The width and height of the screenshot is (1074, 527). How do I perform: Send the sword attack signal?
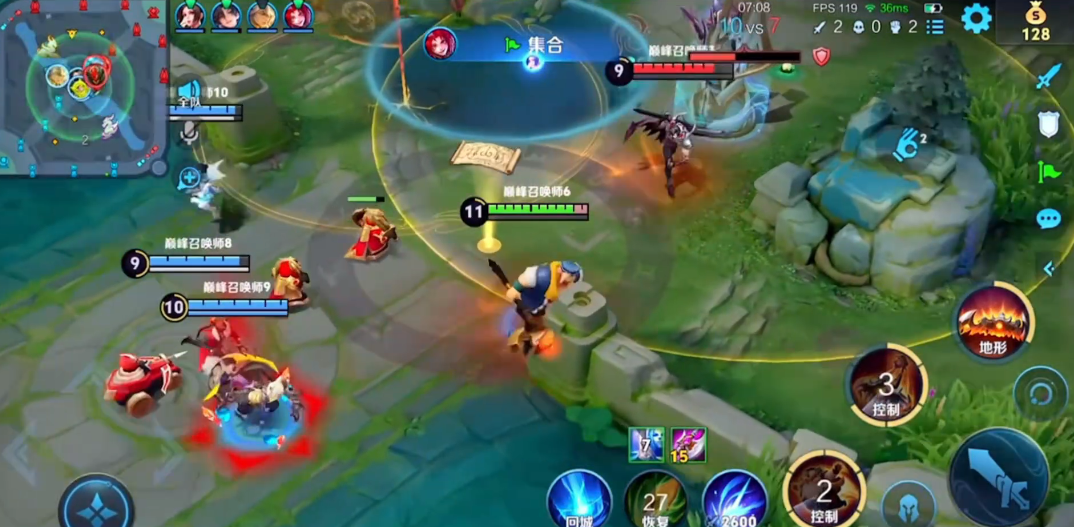point(1048,77)
